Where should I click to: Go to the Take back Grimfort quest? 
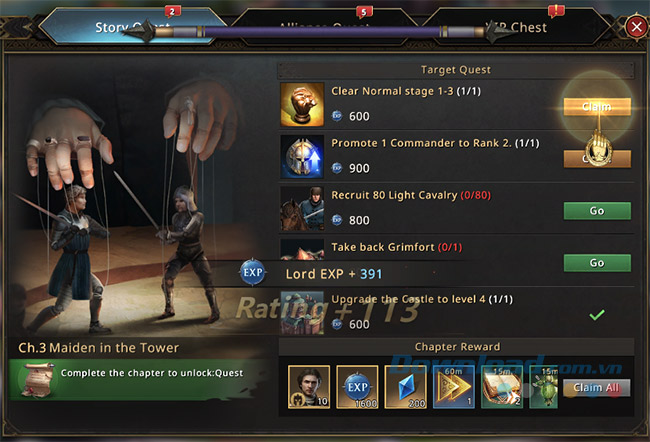coord(597,262)
